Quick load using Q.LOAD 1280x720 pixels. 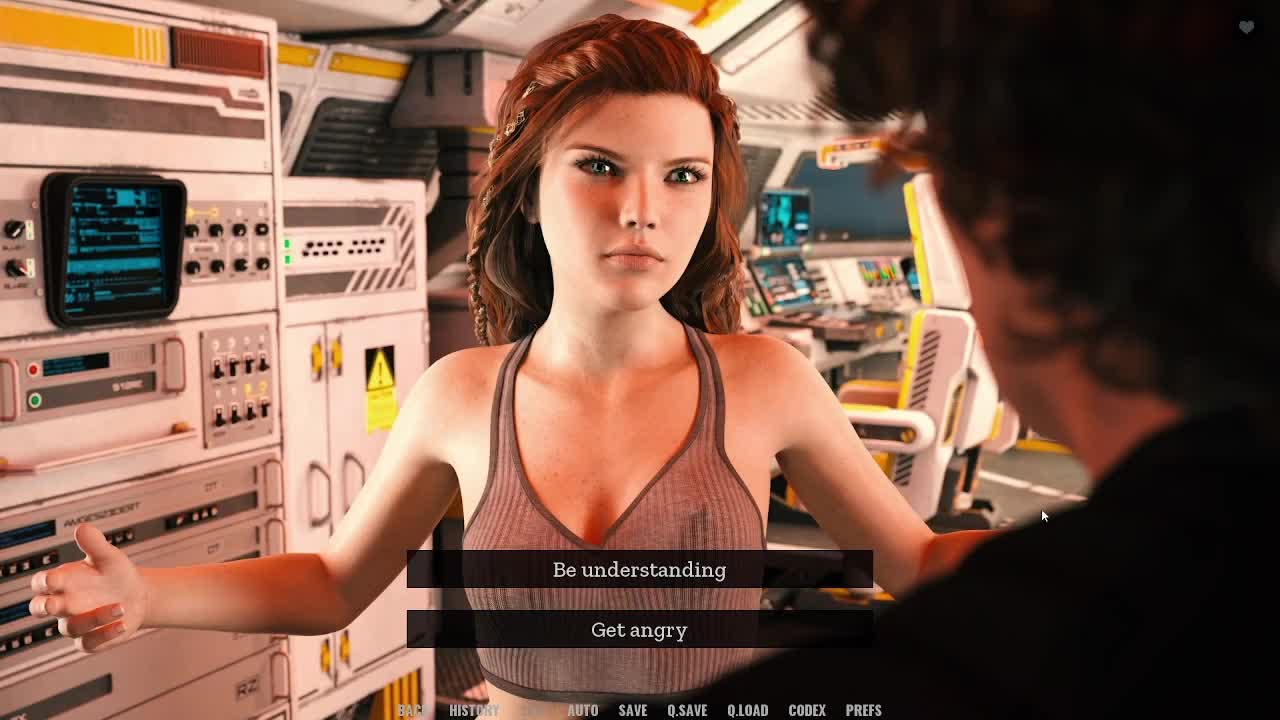coord(747,710)
